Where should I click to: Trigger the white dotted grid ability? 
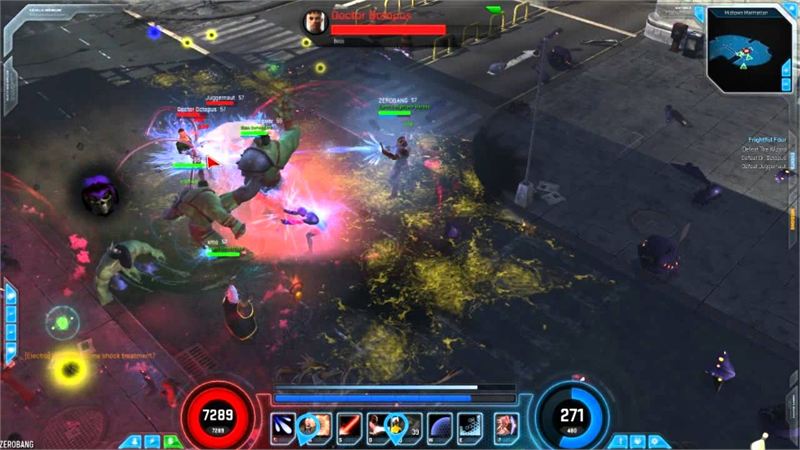click(472, 427)
